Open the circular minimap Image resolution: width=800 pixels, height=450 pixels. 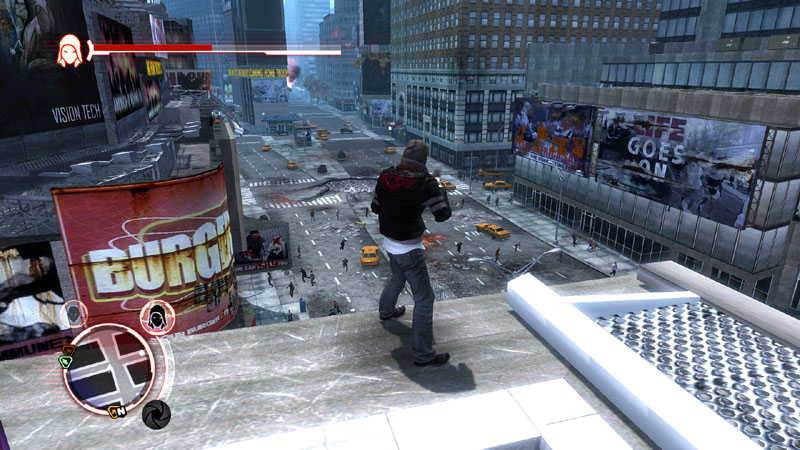[110, 367]
